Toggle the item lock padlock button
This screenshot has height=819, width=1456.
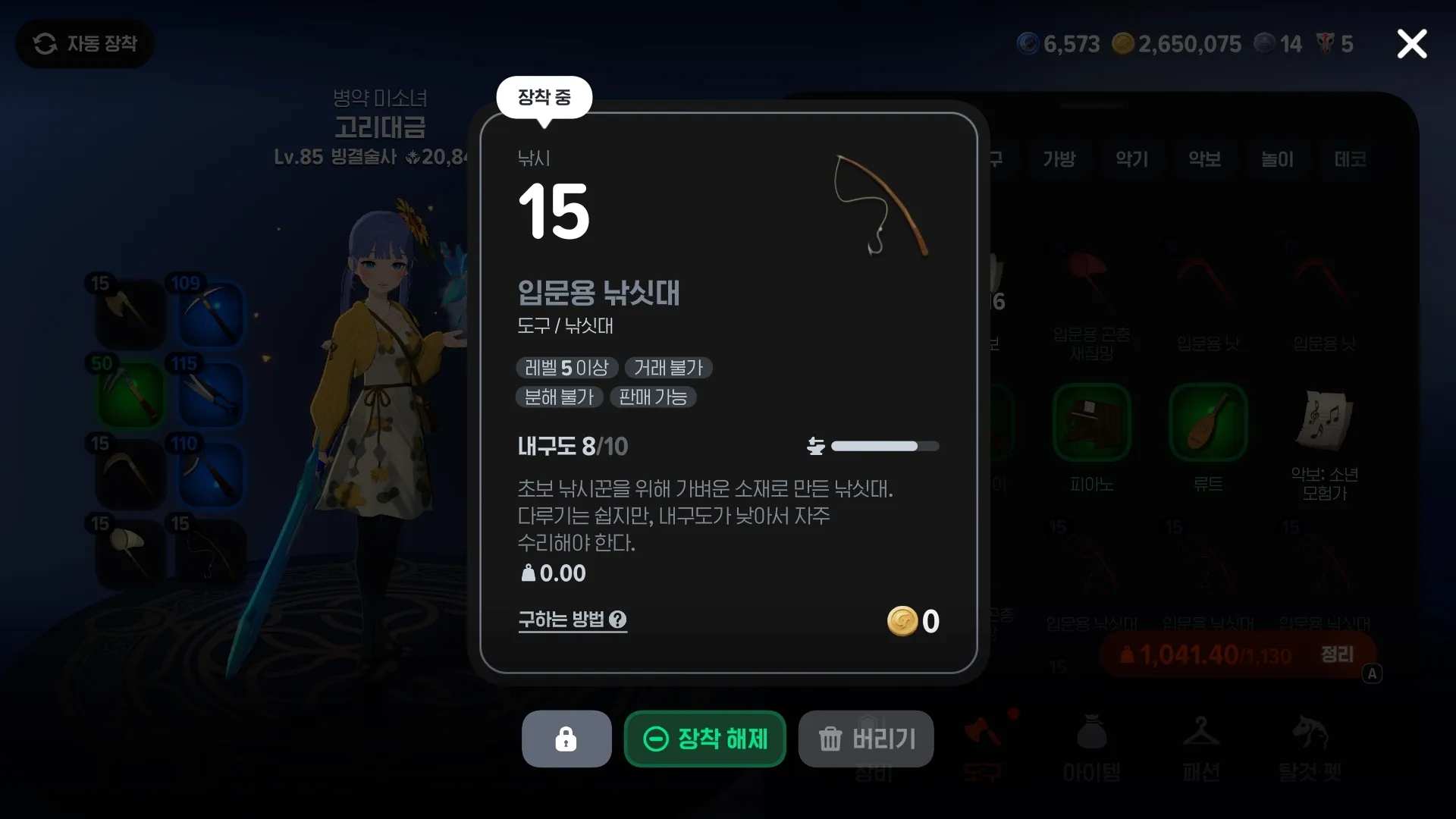566,739
